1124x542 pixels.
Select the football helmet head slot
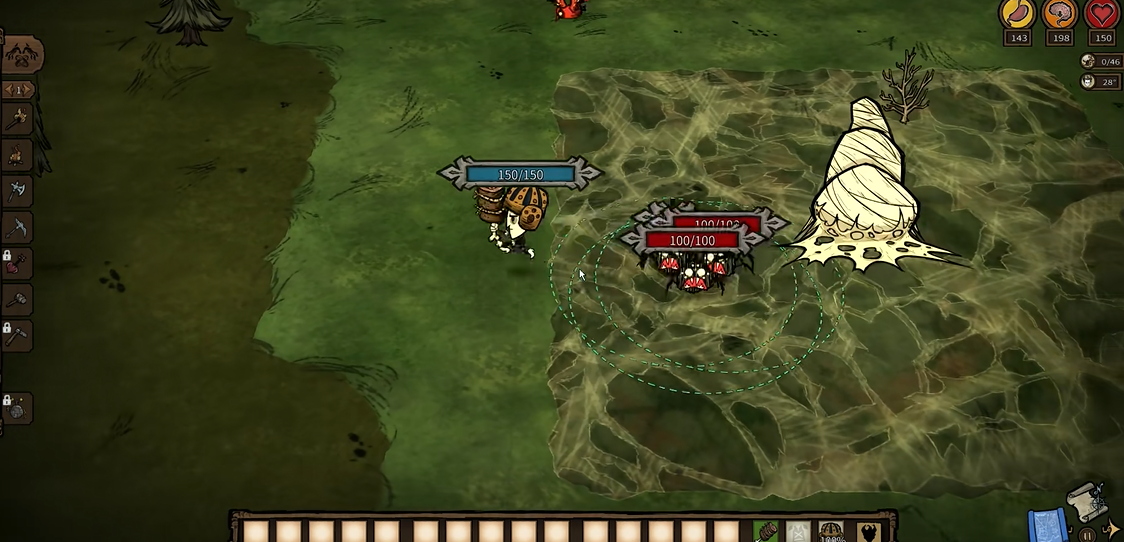[x=832, y=531]
